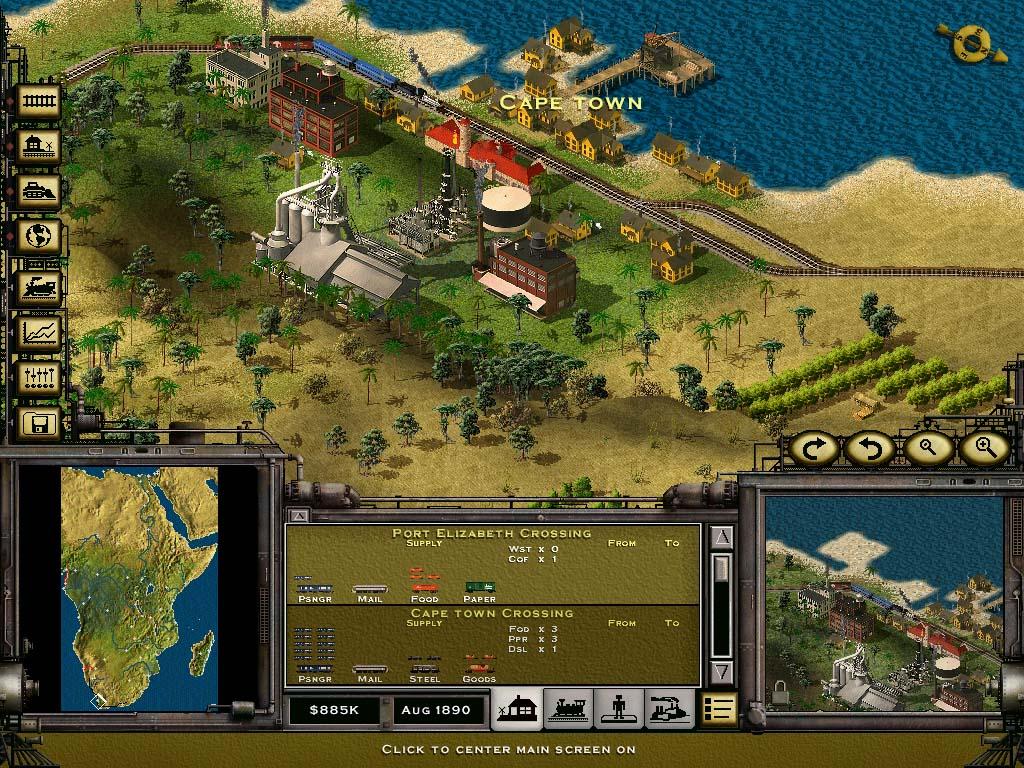Zoom out with the minus magnifier
This screenshot has height=768, width=1024.
(927, 449)
